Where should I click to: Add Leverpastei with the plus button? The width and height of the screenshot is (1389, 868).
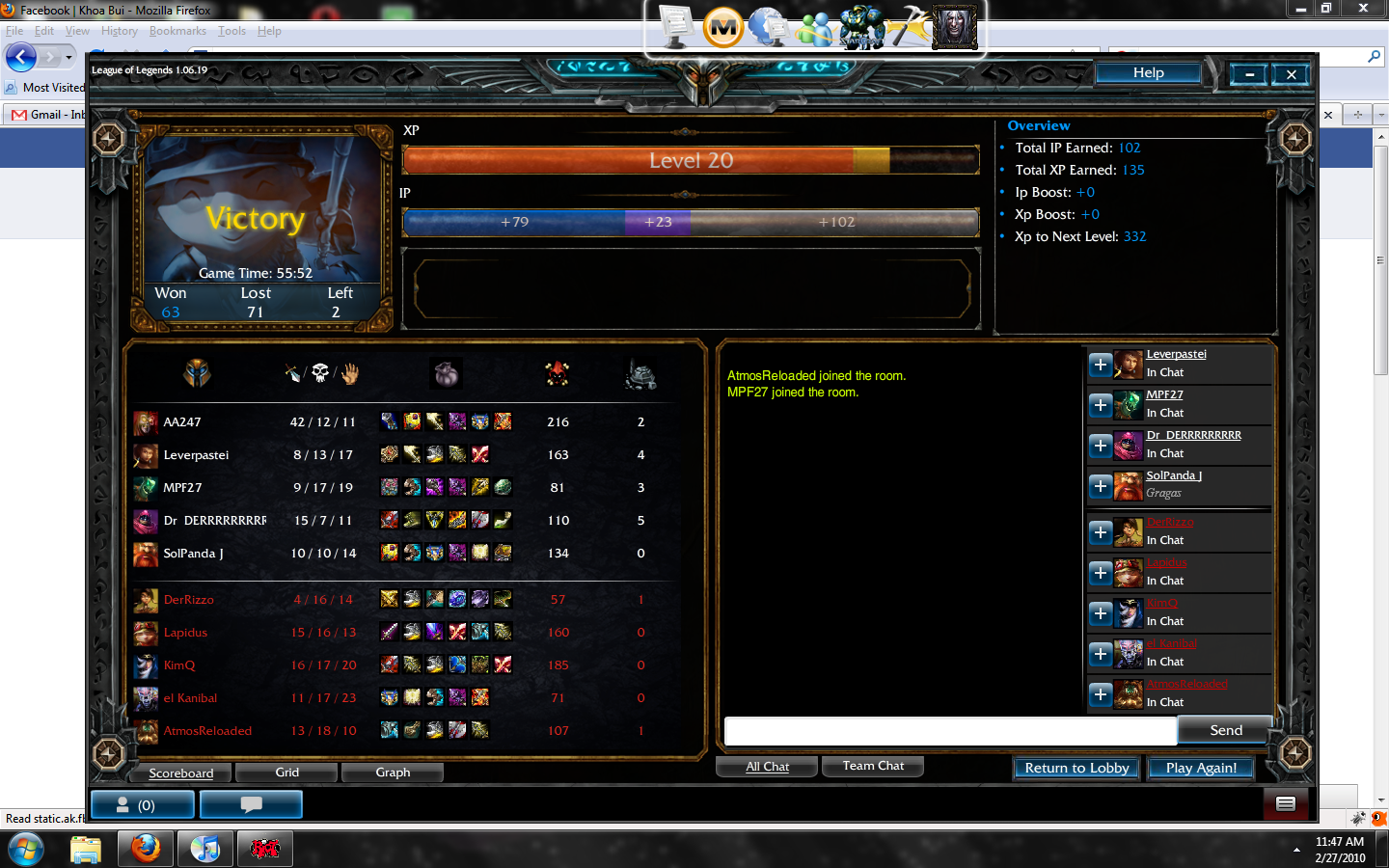1101,365
